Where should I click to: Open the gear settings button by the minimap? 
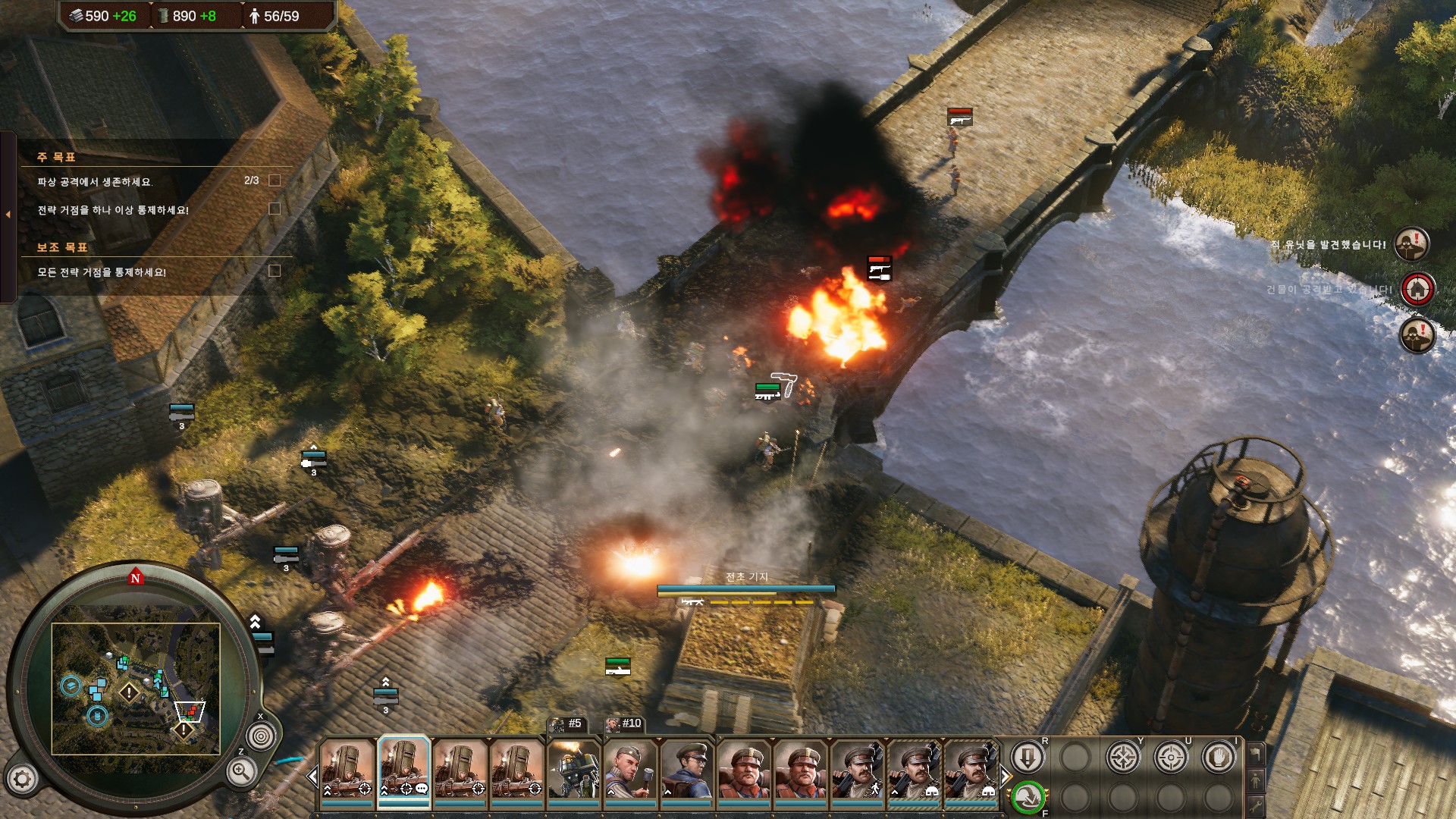pos(22,779)
